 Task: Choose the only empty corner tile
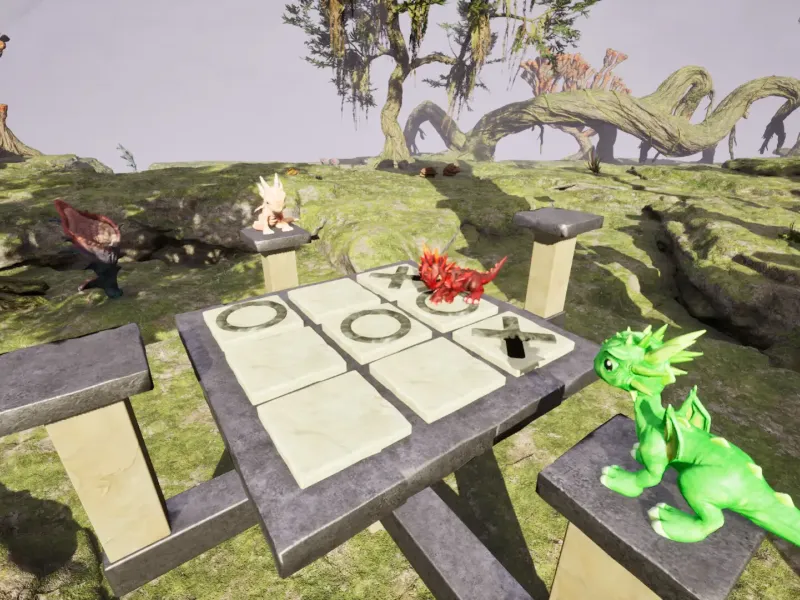tap(332, 426)
